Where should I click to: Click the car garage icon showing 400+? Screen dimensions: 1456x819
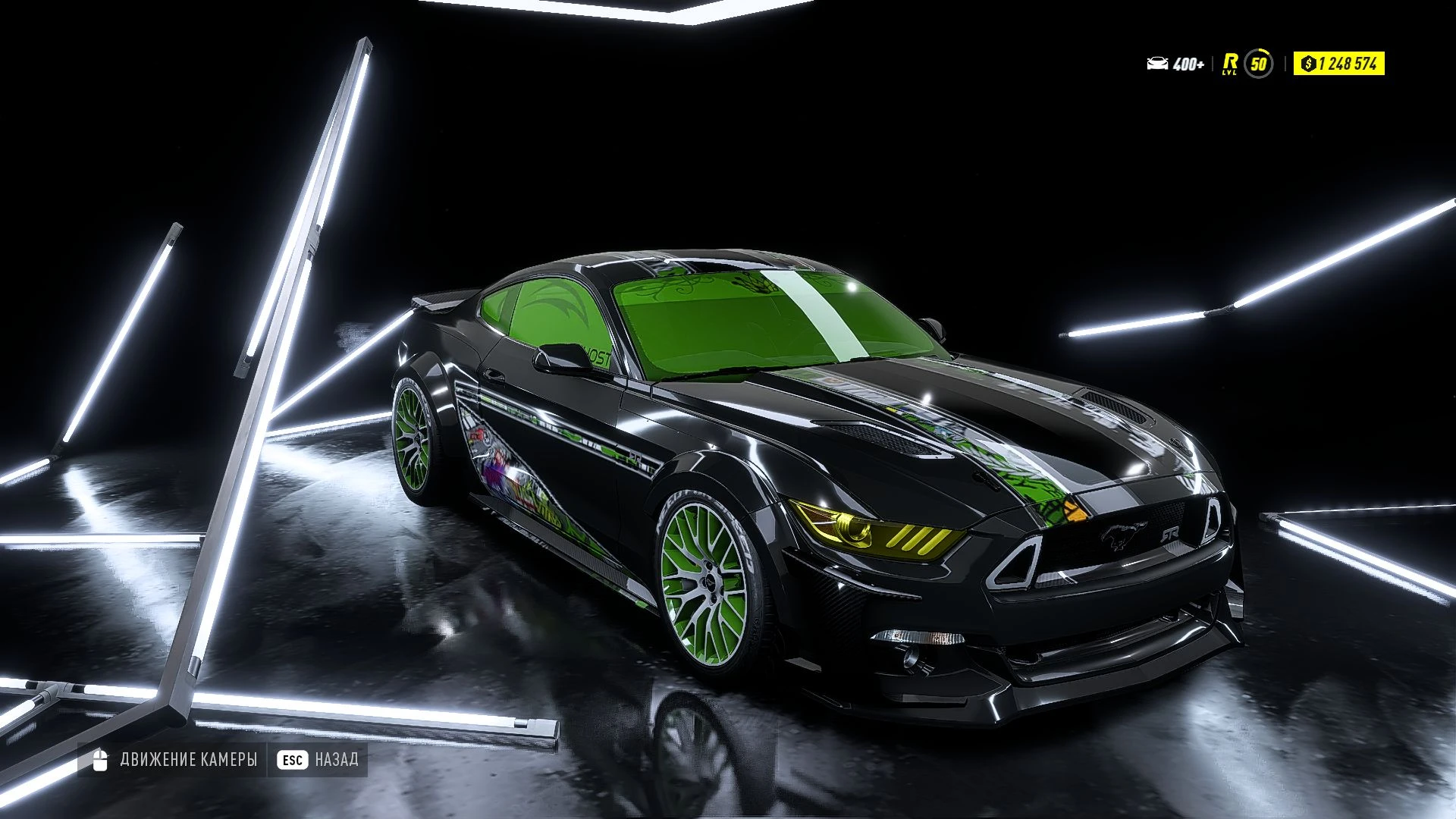pyautogui.click(x=1157, y=62)
